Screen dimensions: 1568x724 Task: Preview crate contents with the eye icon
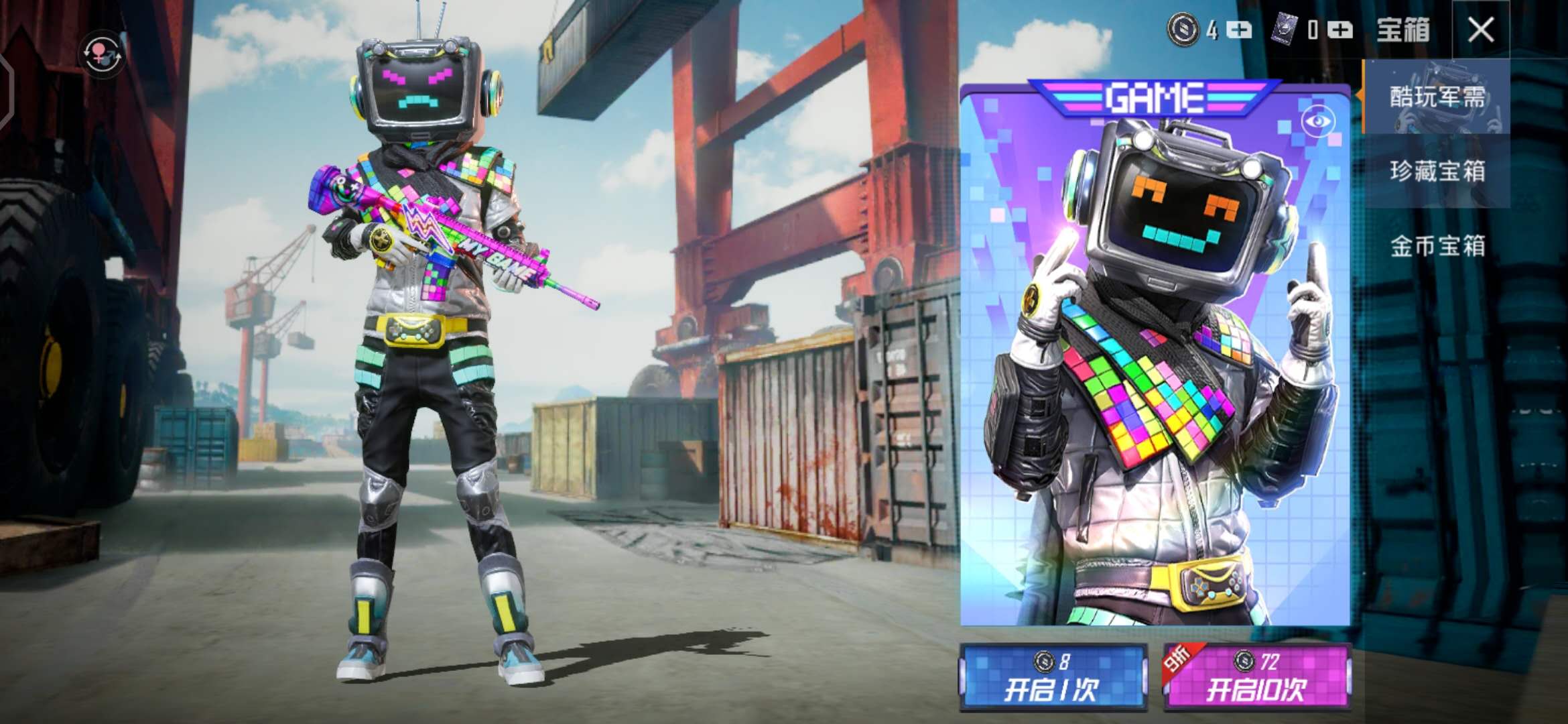(1317, 121)
